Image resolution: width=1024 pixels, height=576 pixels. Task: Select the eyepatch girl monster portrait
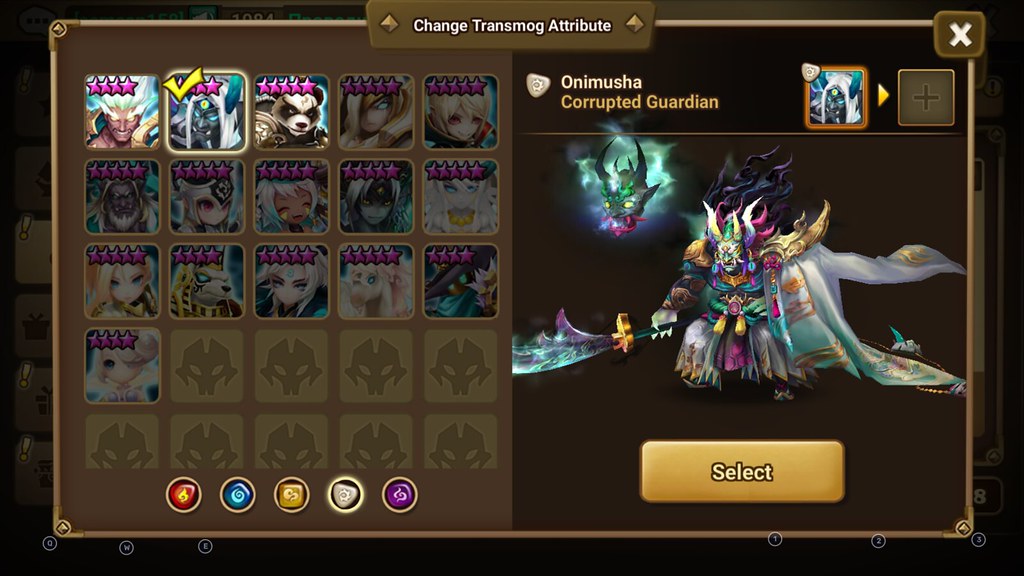click(x=207, y=197)
